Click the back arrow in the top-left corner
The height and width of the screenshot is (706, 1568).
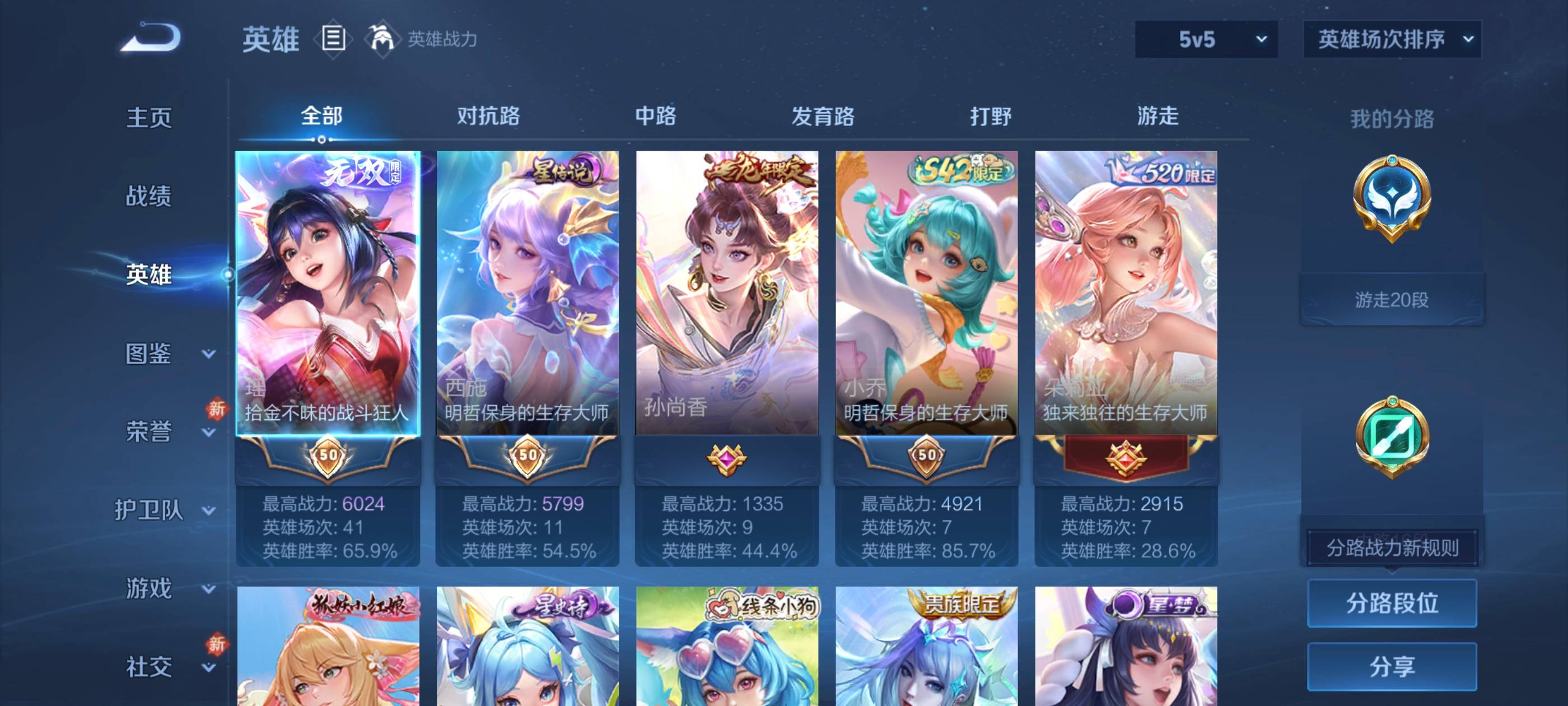(x=152, y=36)
